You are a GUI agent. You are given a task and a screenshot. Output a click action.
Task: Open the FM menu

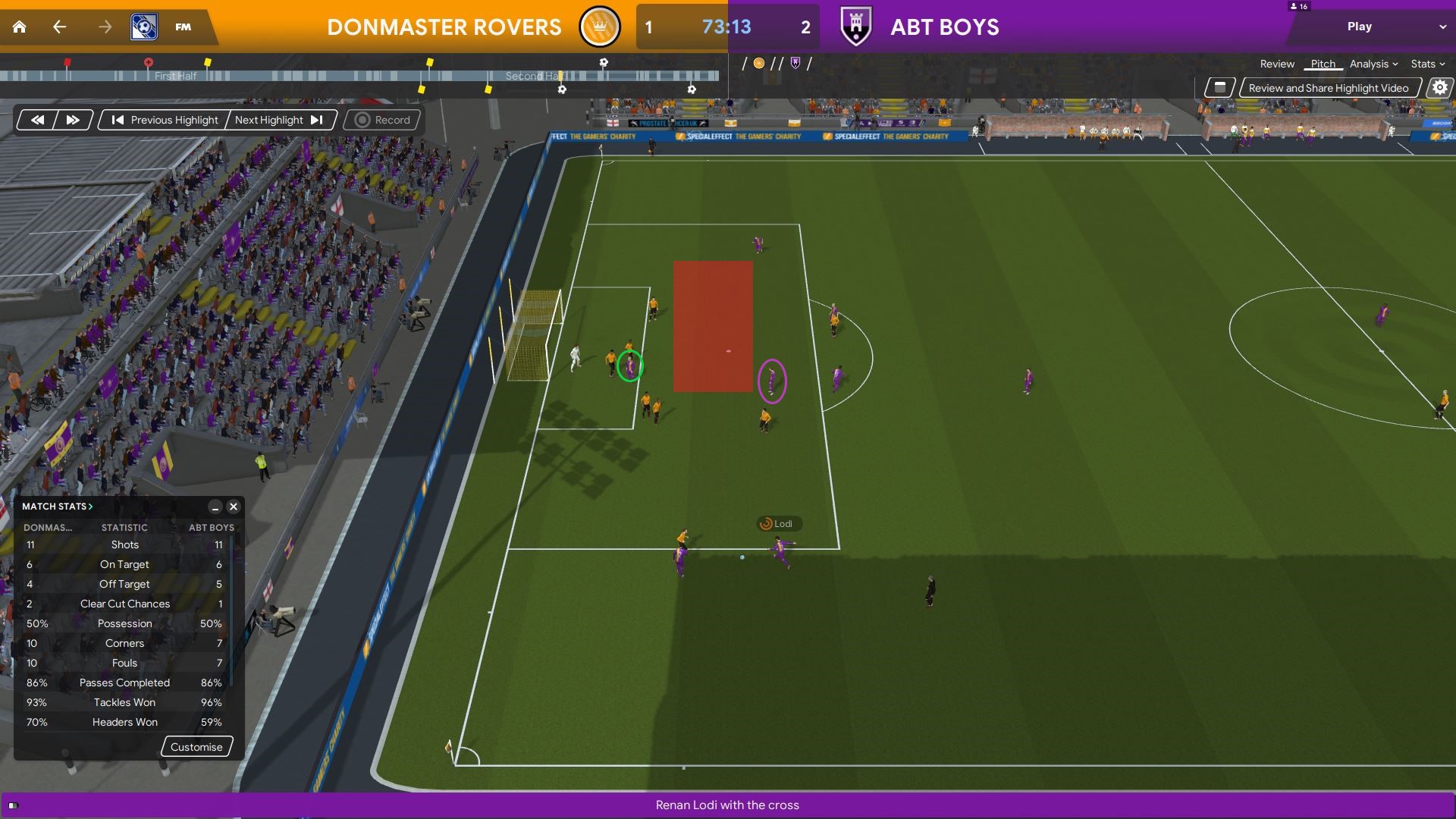pyautogui.click(x=183, y=27)
